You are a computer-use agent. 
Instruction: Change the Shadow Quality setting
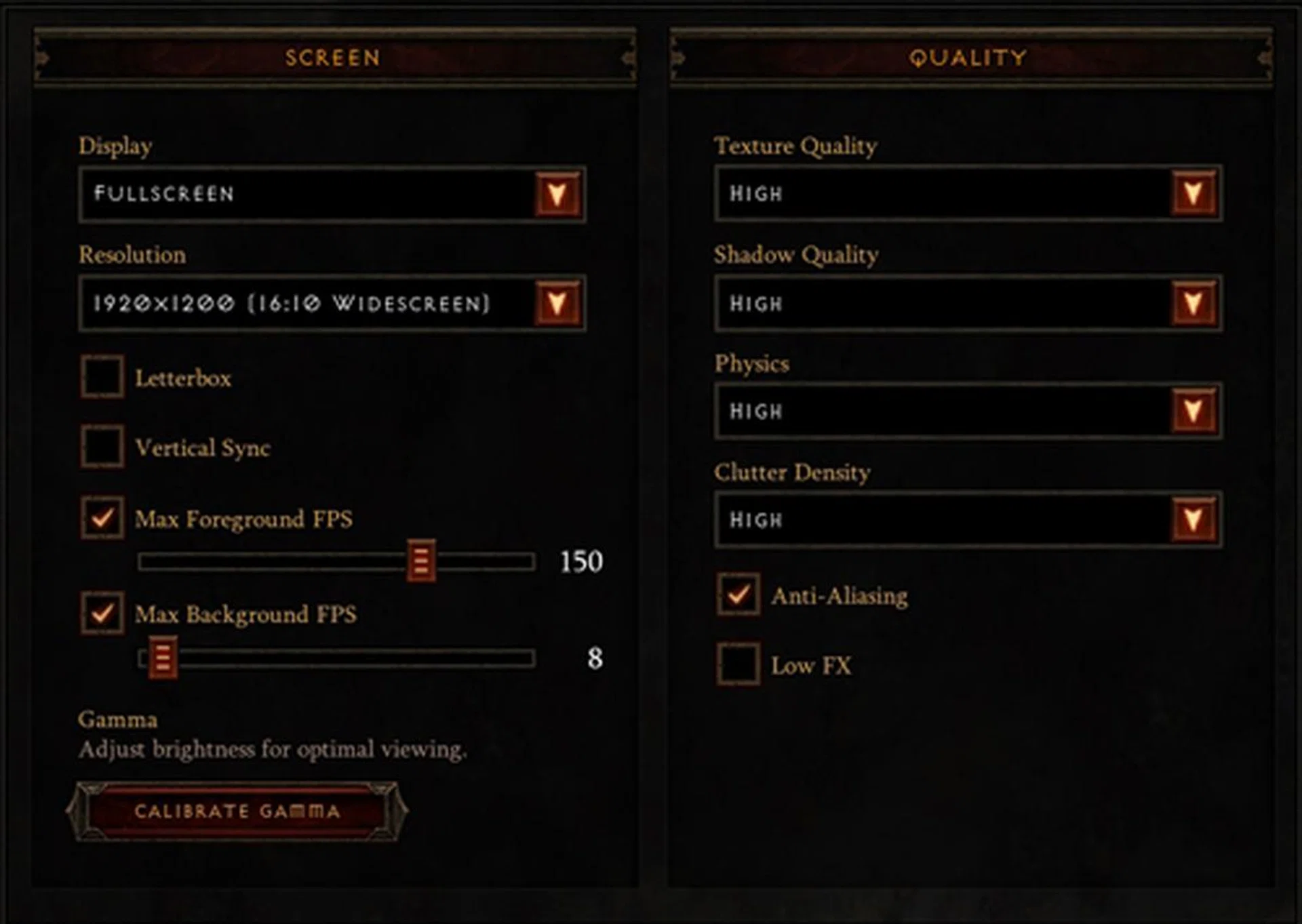1193,304
